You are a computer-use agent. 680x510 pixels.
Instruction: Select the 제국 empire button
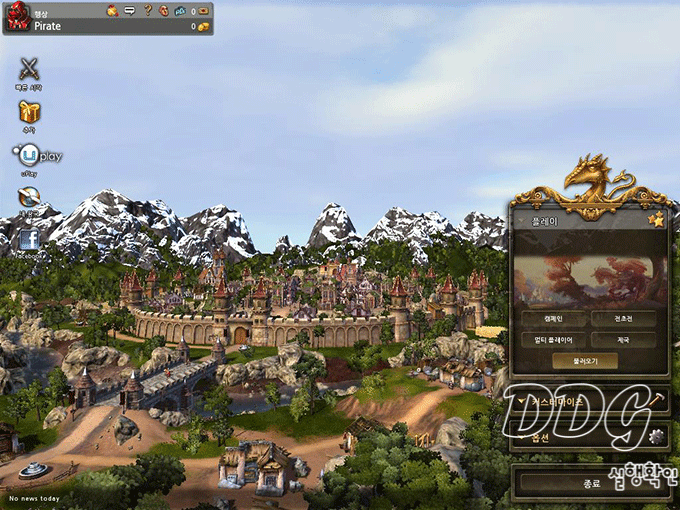coord(622,339)
